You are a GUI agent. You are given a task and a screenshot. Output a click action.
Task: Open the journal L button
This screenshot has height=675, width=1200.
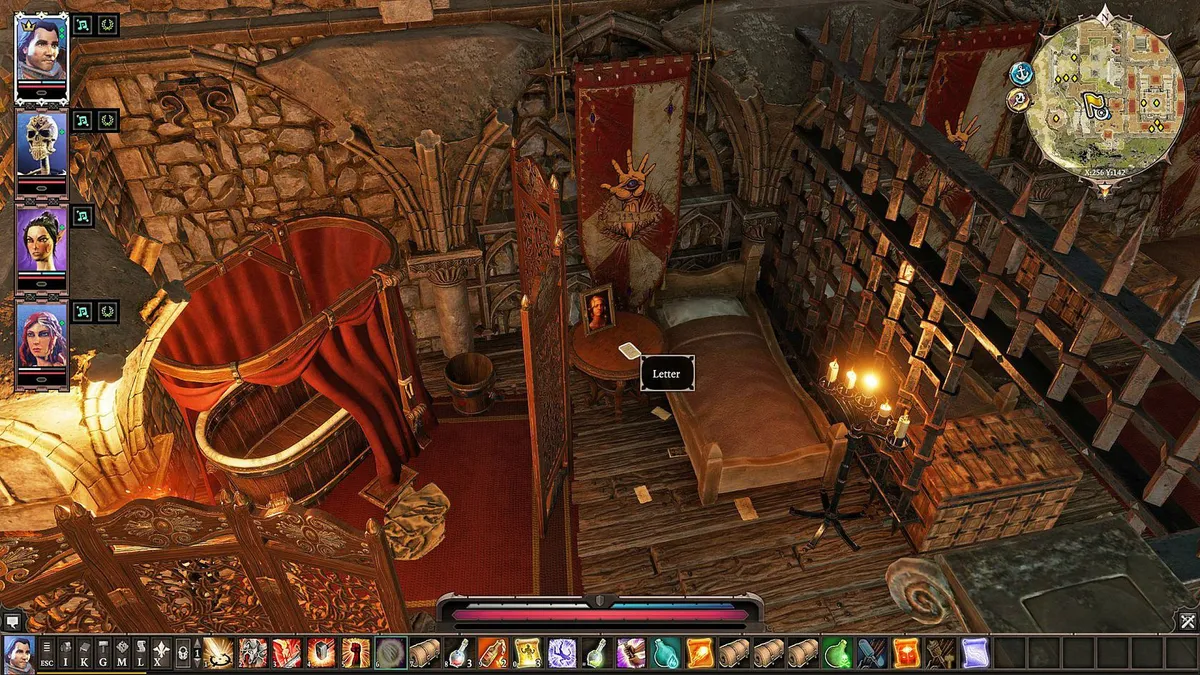(139, 654)
